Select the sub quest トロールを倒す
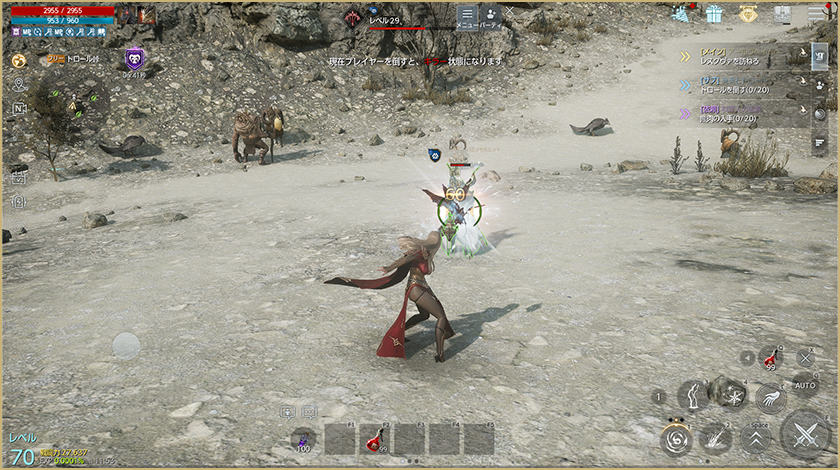Image resolution: width=840 pixels, height=470 pixels. (740, 86)
